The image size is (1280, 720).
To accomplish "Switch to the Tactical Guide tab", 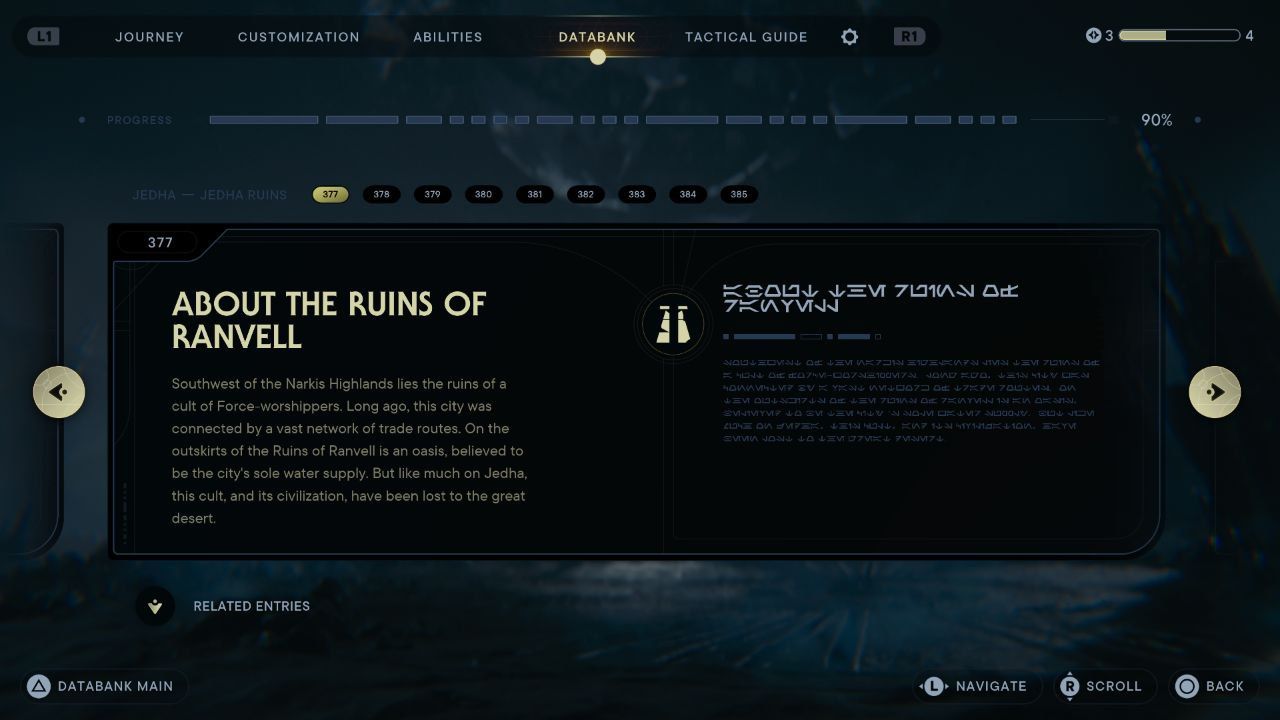I will 746,37.
